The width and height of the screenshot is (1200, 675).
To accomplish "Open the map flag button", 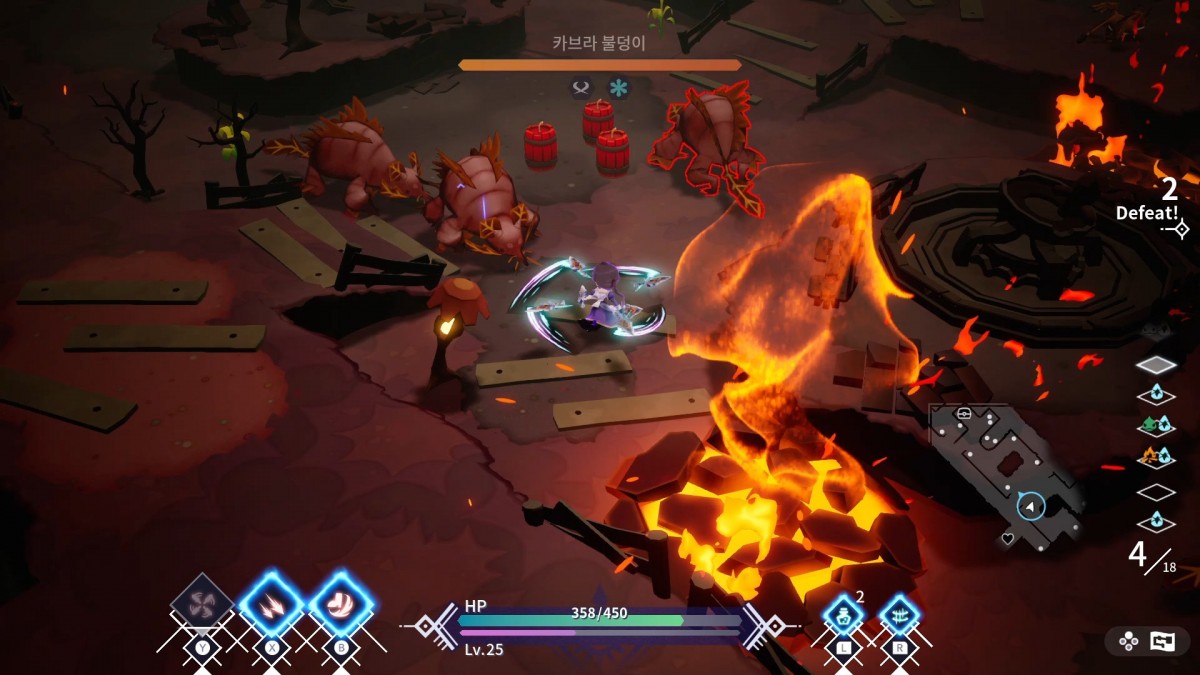I will pos(1162,642).
